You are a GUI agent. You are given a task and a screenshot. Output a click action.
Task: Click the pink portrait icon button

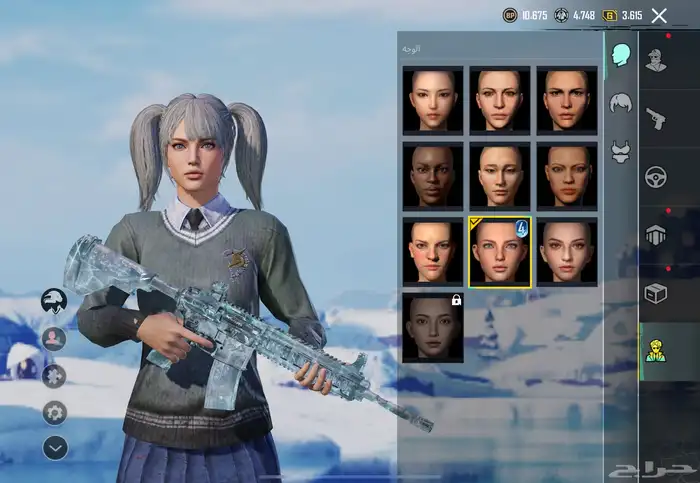click(54, 338)
